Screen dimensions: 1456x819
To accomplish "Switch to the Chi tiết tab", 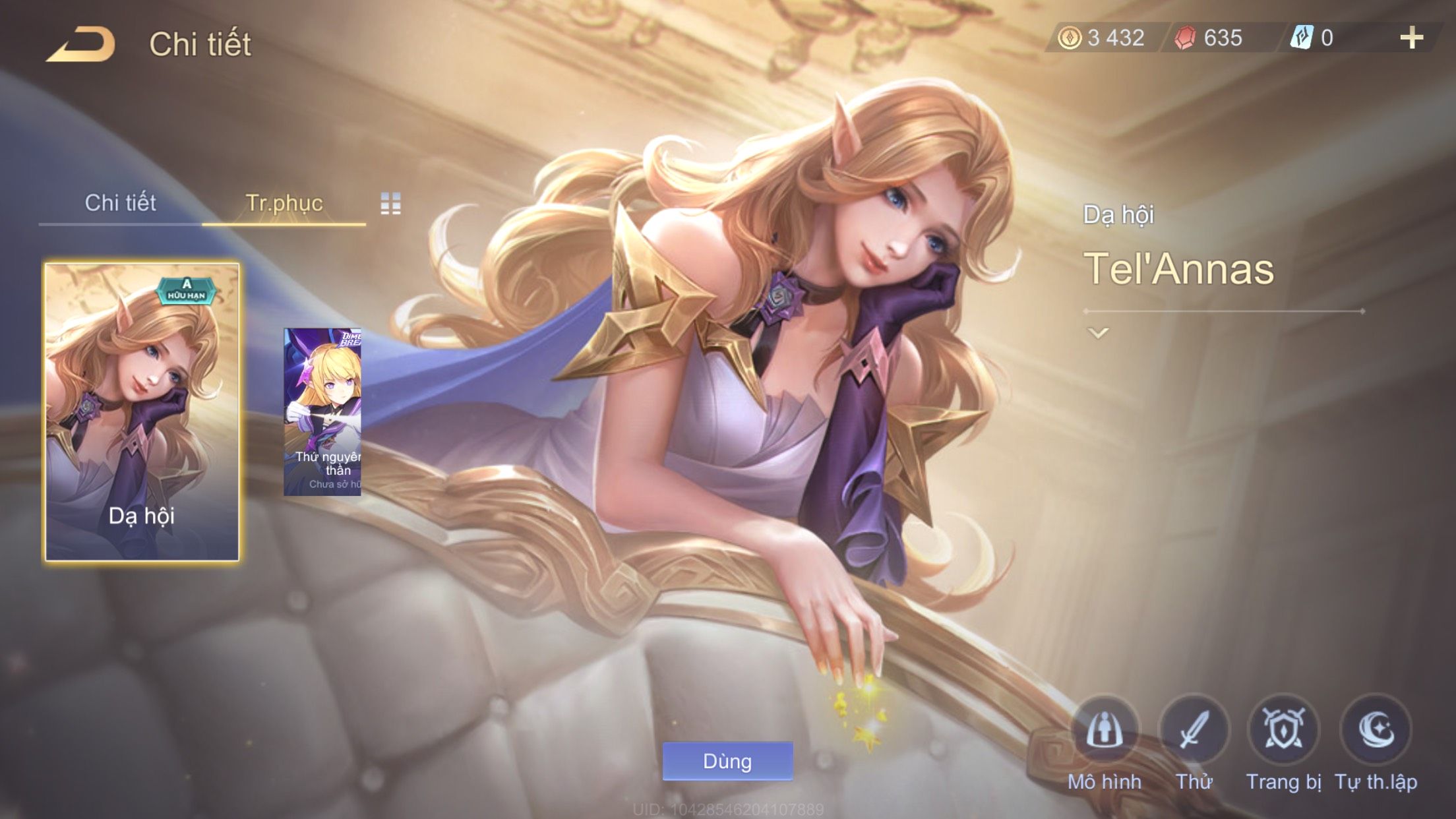I will 120,203.
